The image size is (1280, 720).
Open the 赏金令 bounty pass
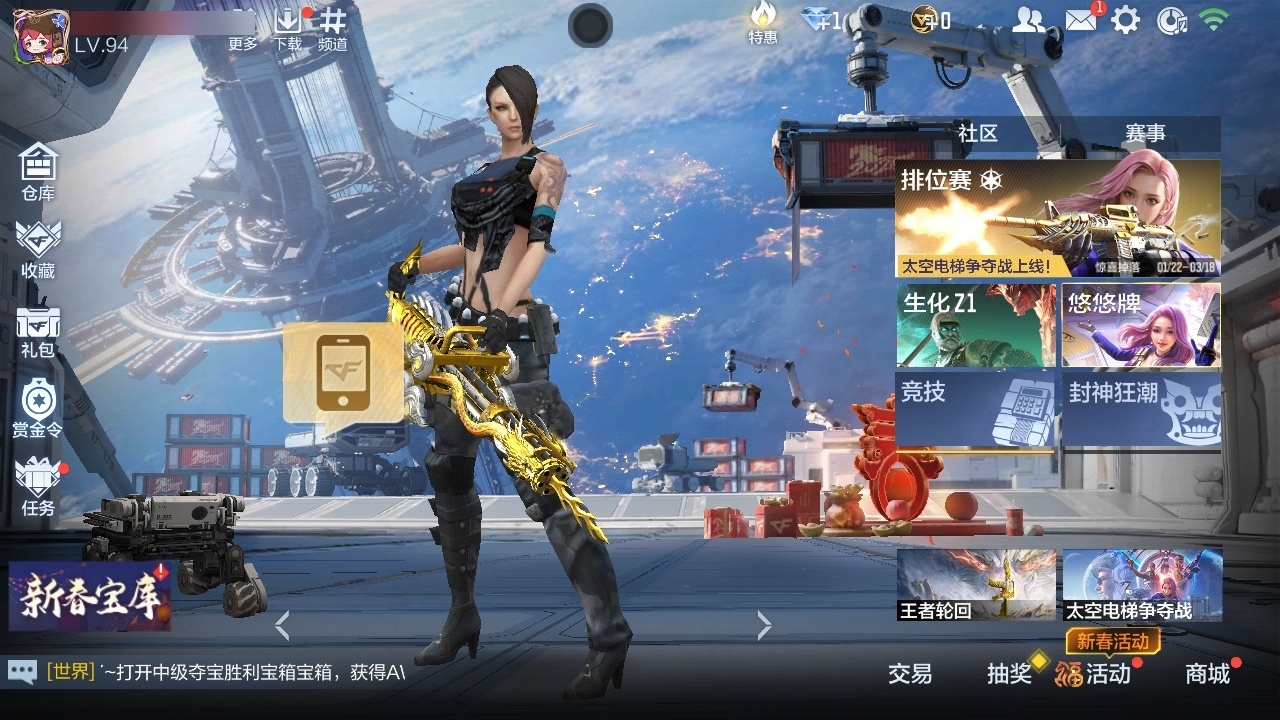click(38, 408)
